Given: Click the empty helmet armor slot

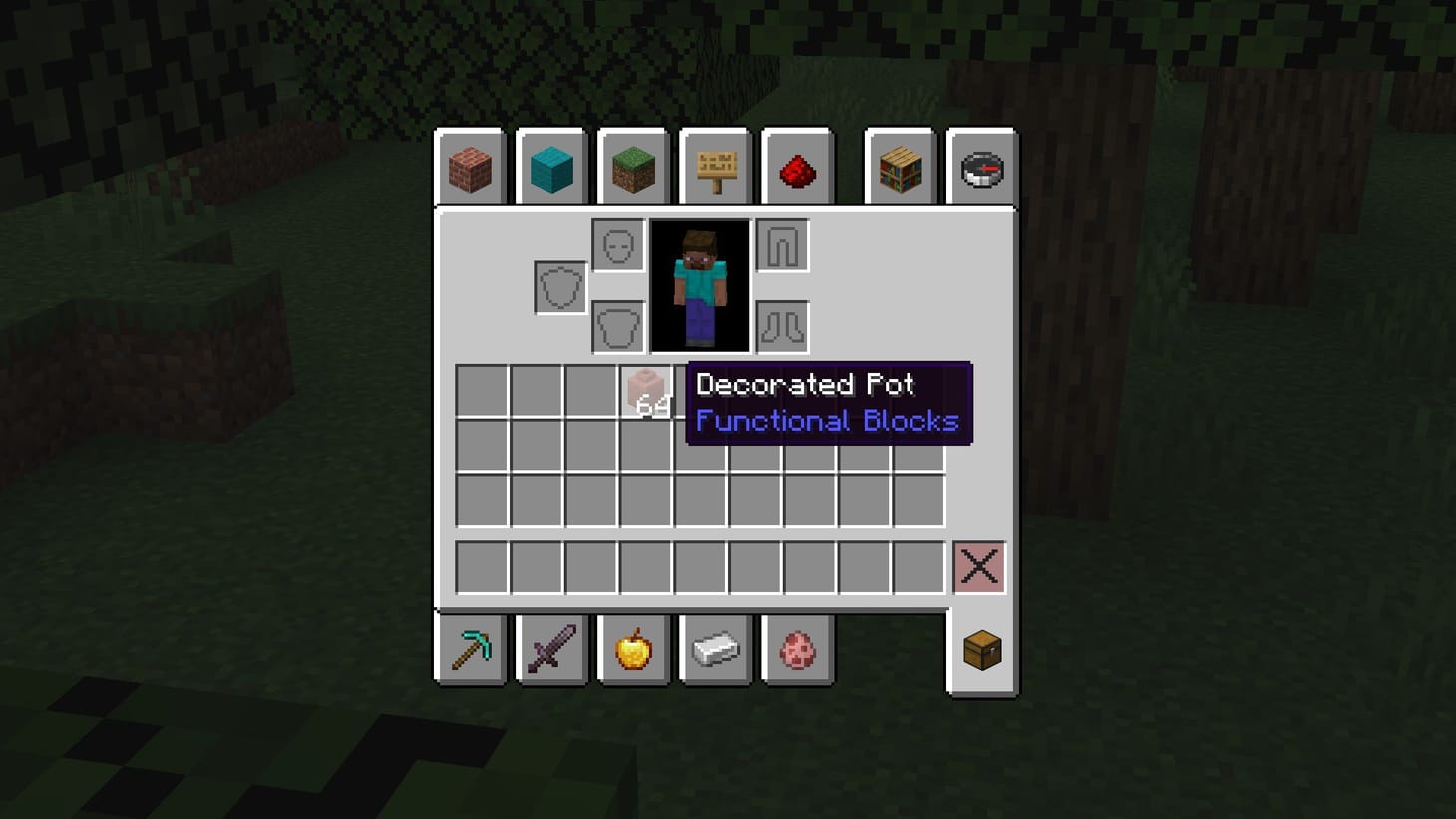Looking at the screenshot, I should [x=617, y=243].
